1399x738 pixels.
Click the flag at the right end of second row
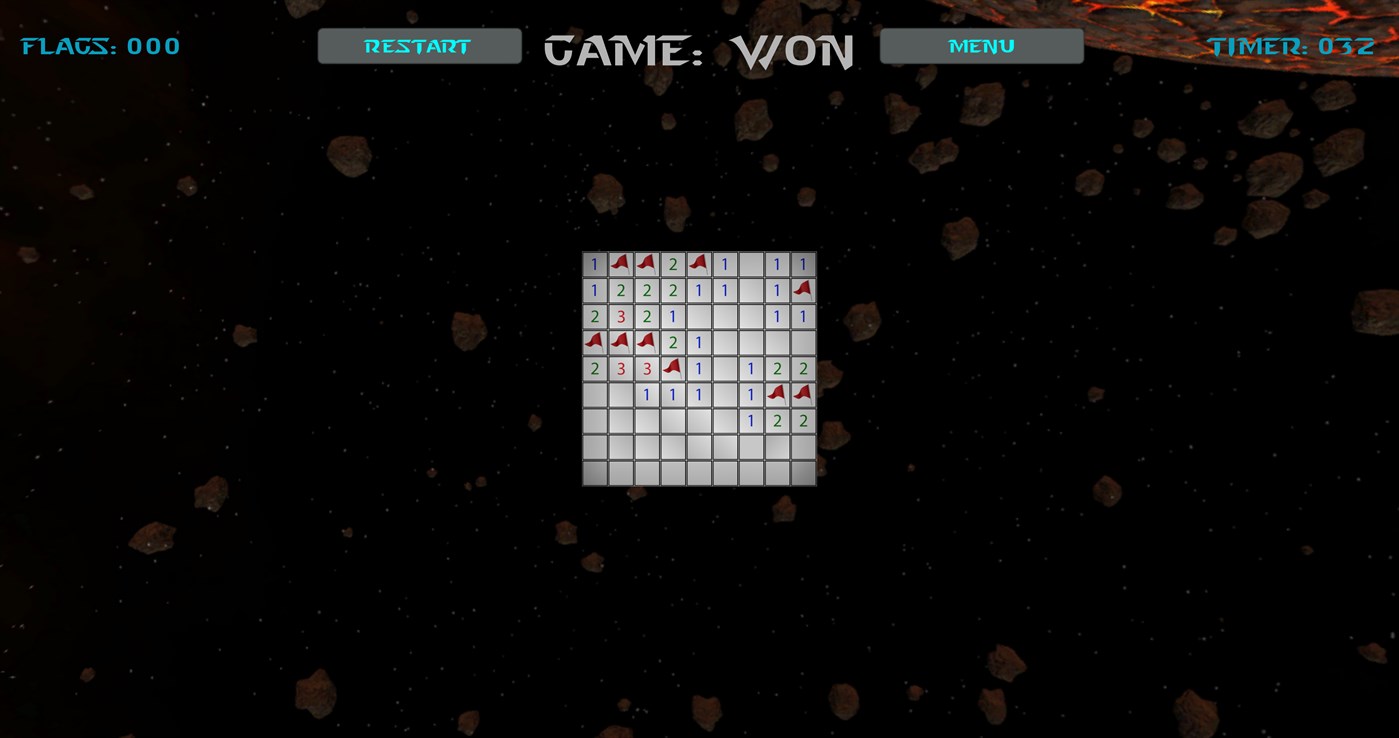pos(802,290)
